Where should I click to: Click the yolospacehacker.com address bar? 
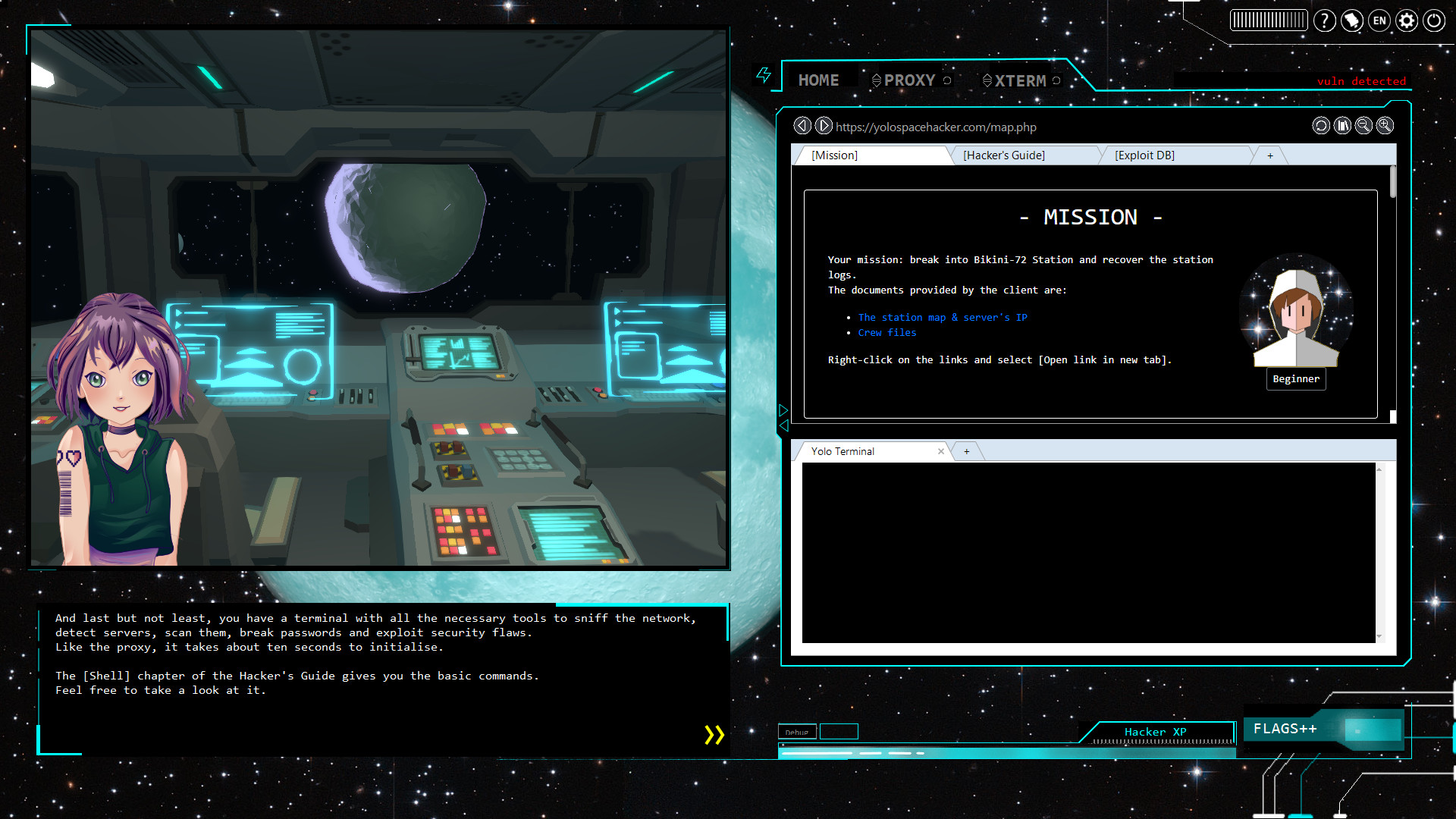[936, 127]
